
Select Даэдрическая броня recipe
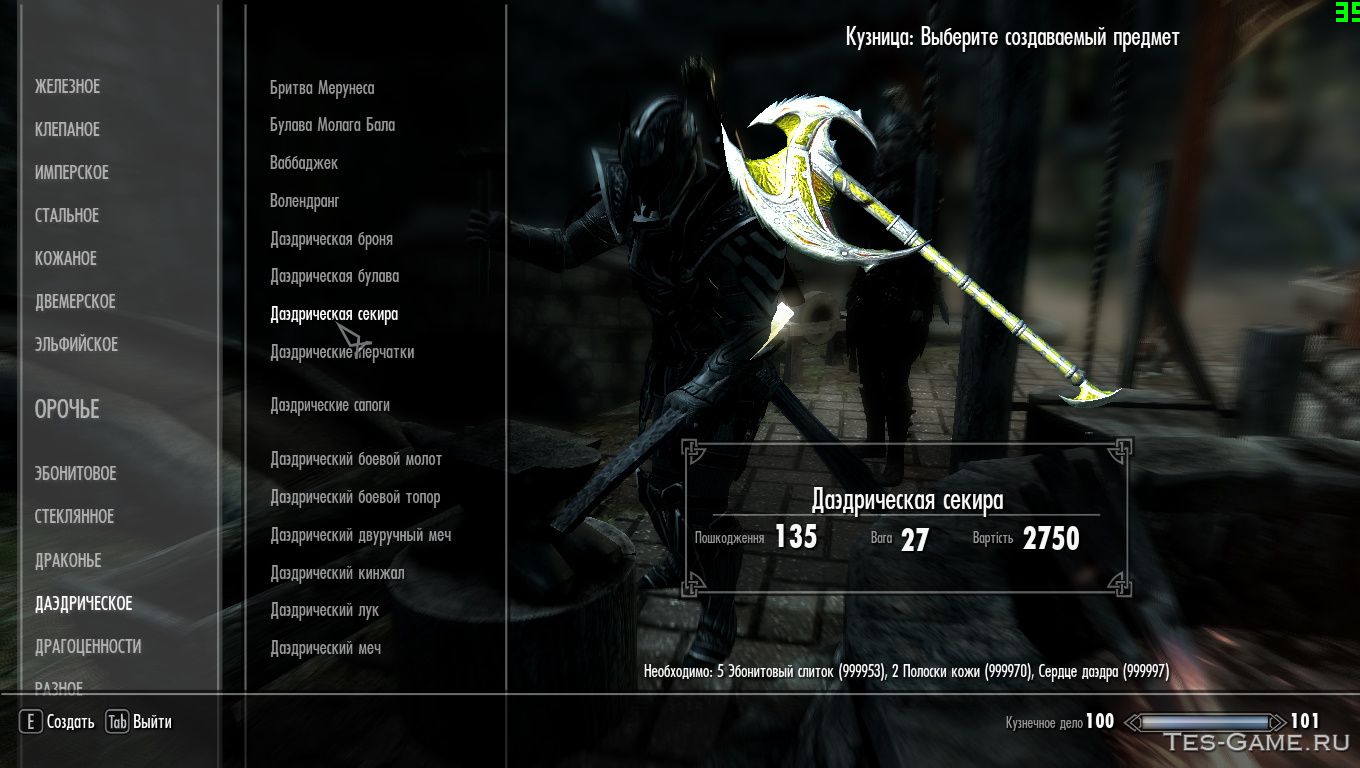click(x=331, y=240)
